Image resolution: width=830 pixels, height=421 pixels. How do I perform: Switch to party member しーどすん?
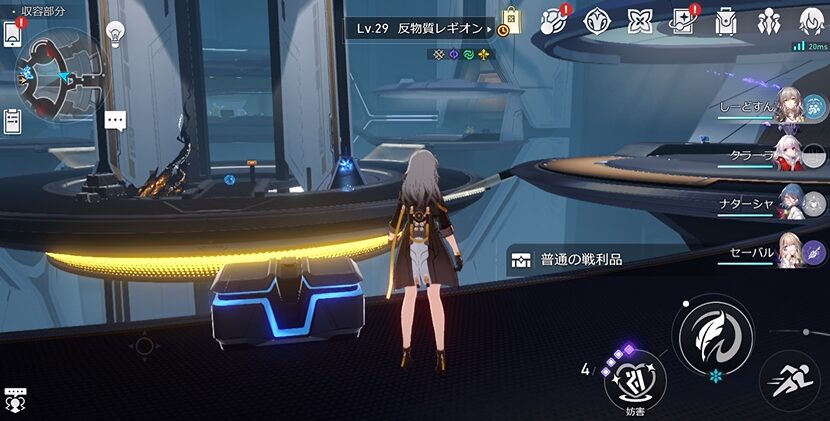(790, 106)
